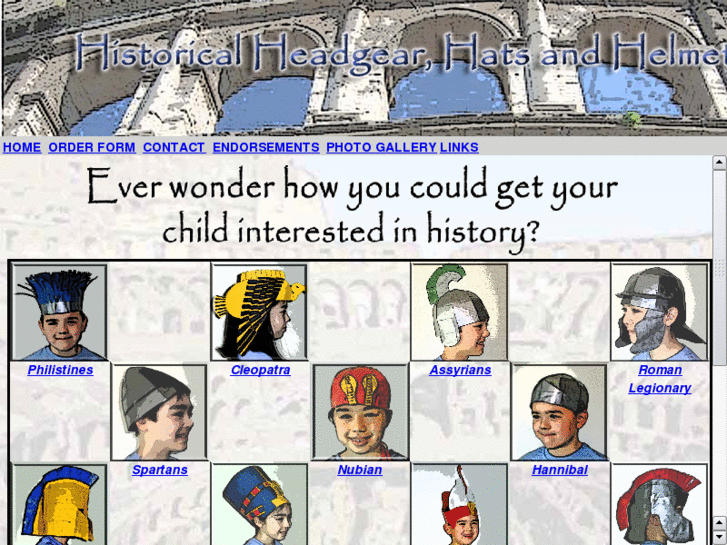Image resolution: width=727 pixels, height=545 pixels.
Task: Open the ENDORSEMENTS link
Action: [x=266, y=147]
